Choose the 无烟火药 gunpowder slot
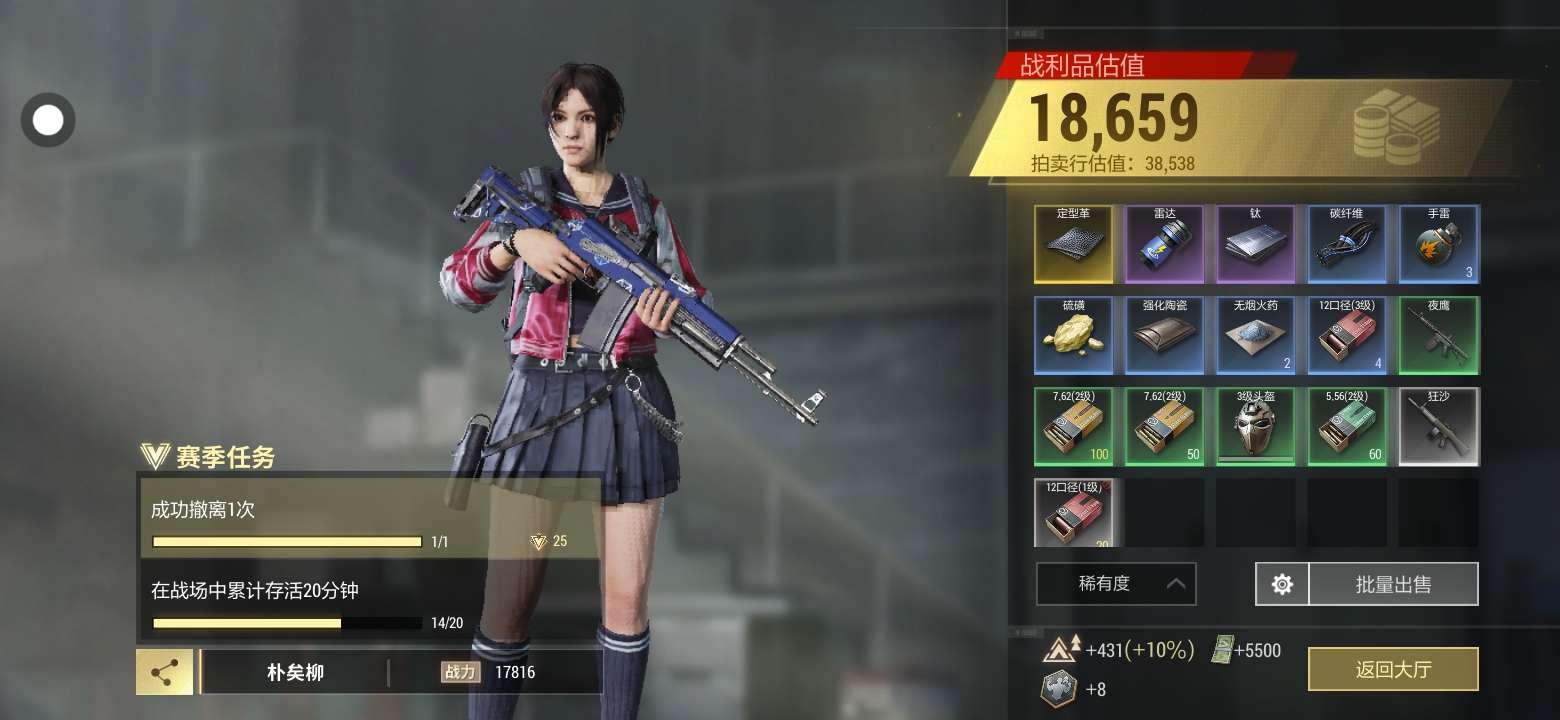1560x720 pixels. [1256, 335]
